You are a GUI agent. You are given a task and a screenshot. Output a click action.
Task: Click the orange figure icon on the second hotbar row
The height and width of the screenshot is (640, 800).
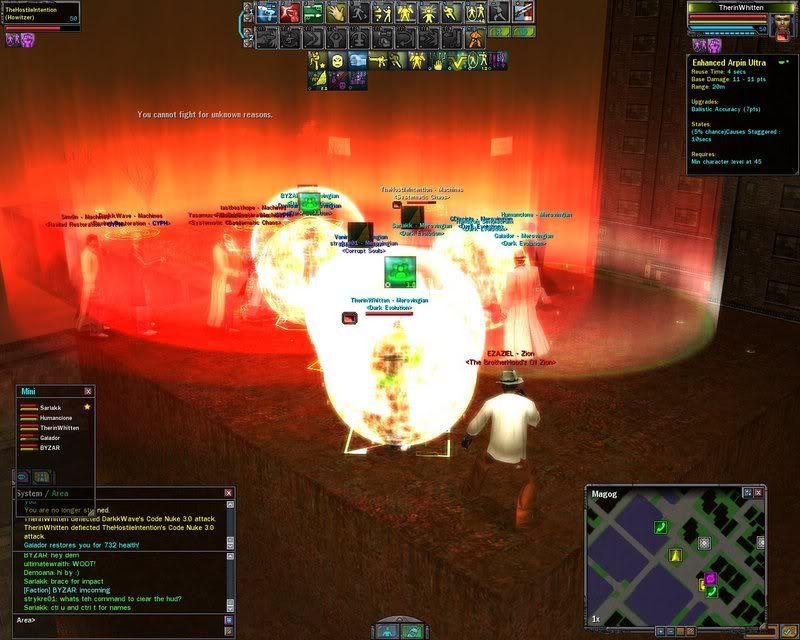click(x=477, y=39)
